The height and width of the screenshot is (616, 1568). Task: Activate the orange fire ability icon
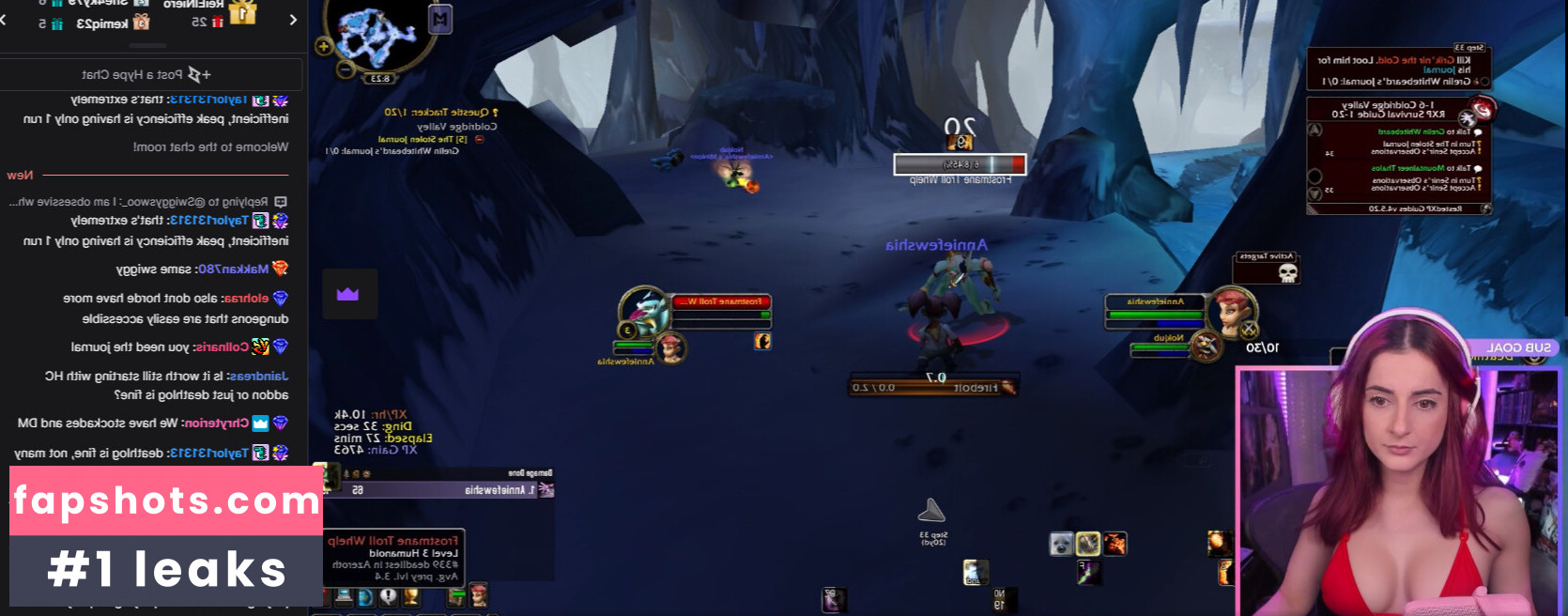[1115, 544]
